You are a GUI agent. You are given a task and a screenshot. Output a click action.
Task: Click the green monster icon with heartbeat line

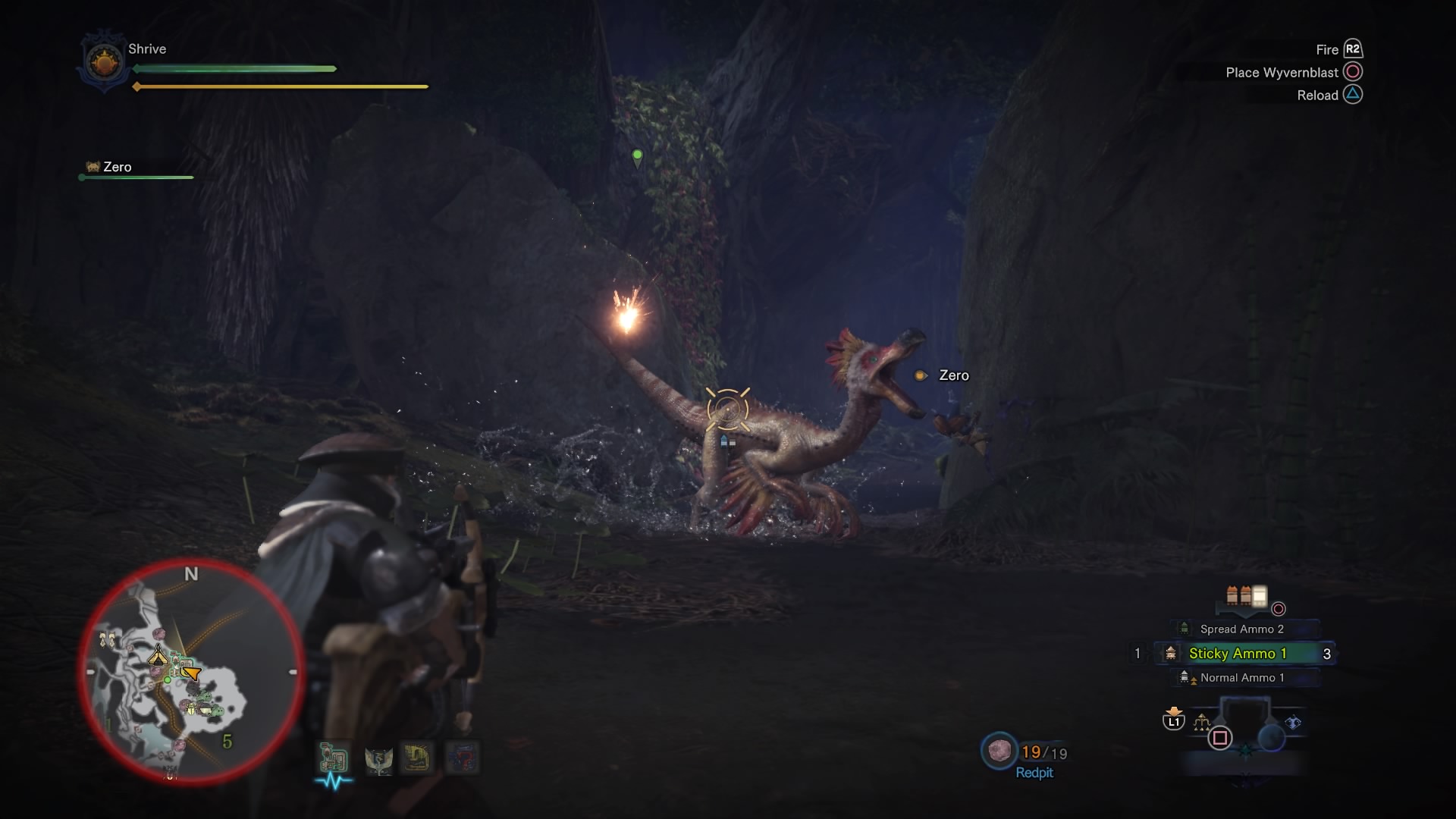(333, 759)
